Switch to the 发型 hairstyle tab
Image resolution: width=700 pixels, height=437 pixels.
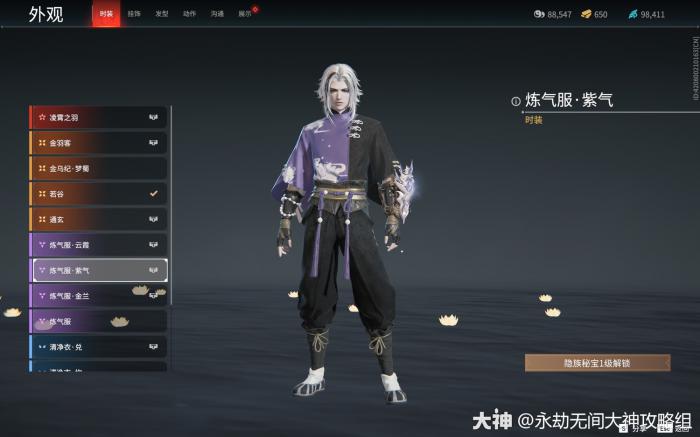point(162,15)
